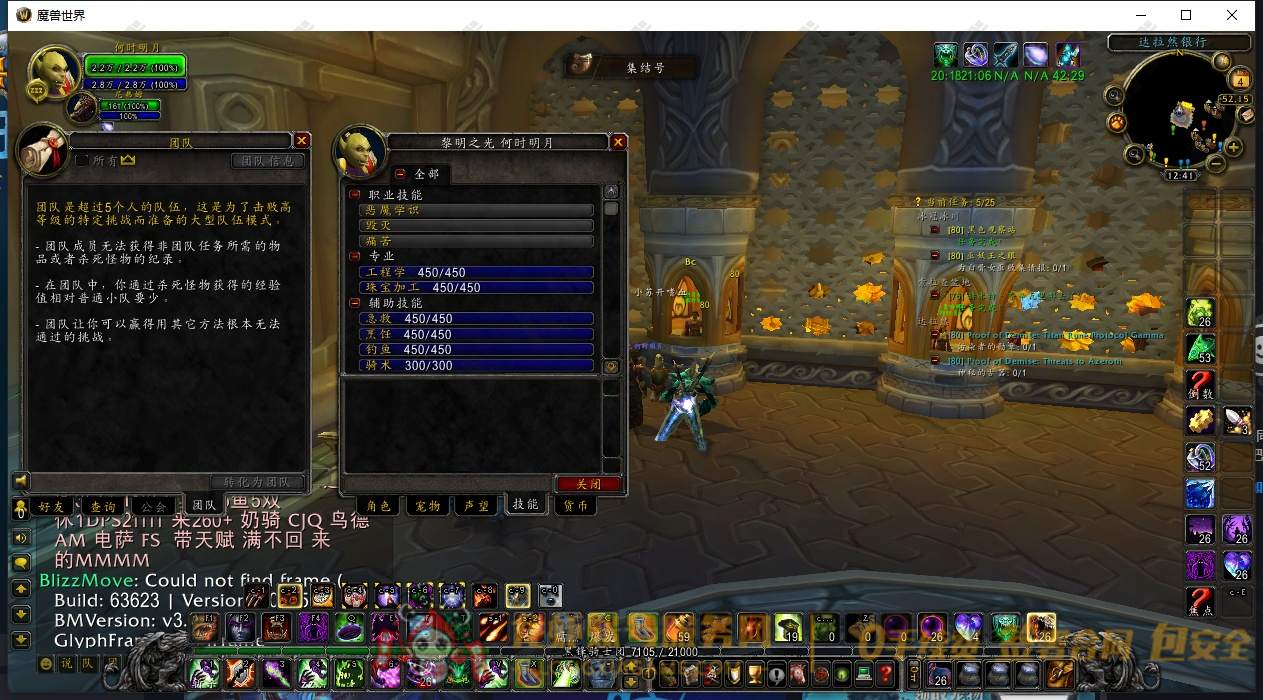Switch to the 好友 friends tab

pyautogui.click(x=51, y=507)
